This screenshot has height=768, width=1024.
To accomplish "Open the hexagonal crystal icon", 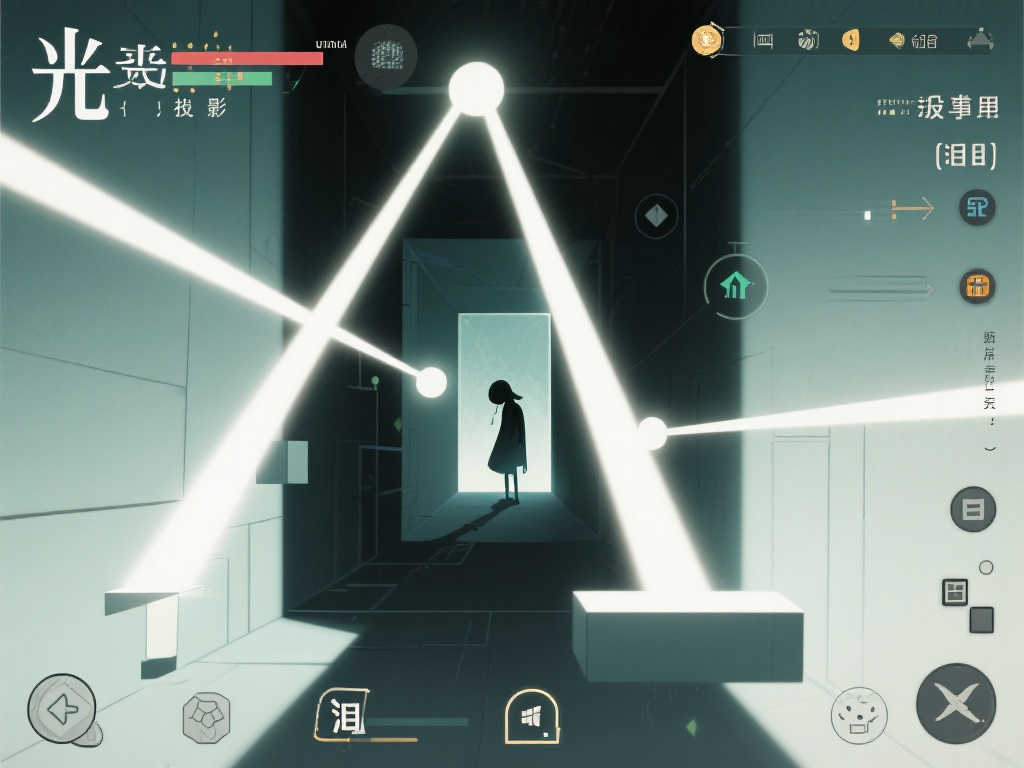I will [207, 716].
